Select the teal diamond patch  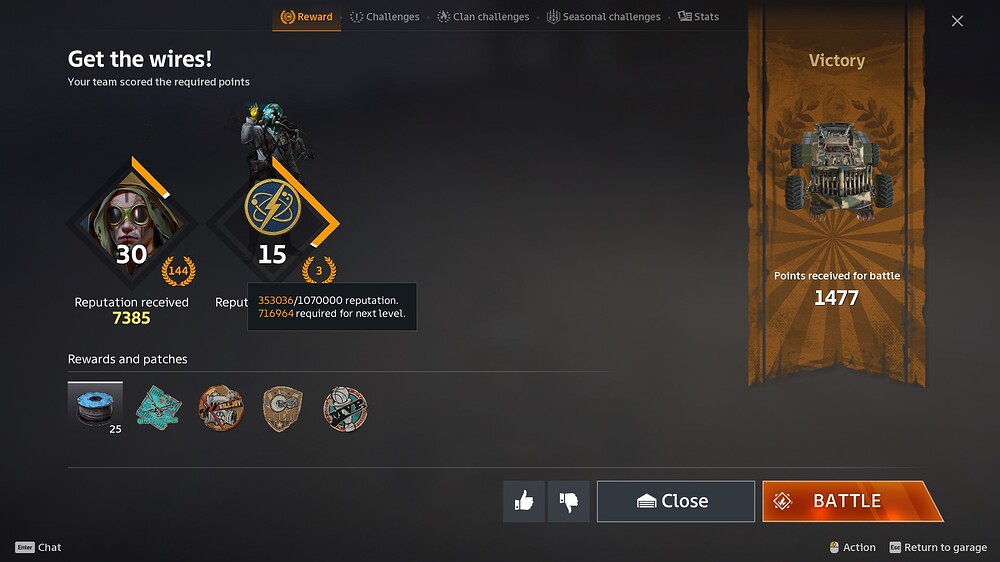158,408
